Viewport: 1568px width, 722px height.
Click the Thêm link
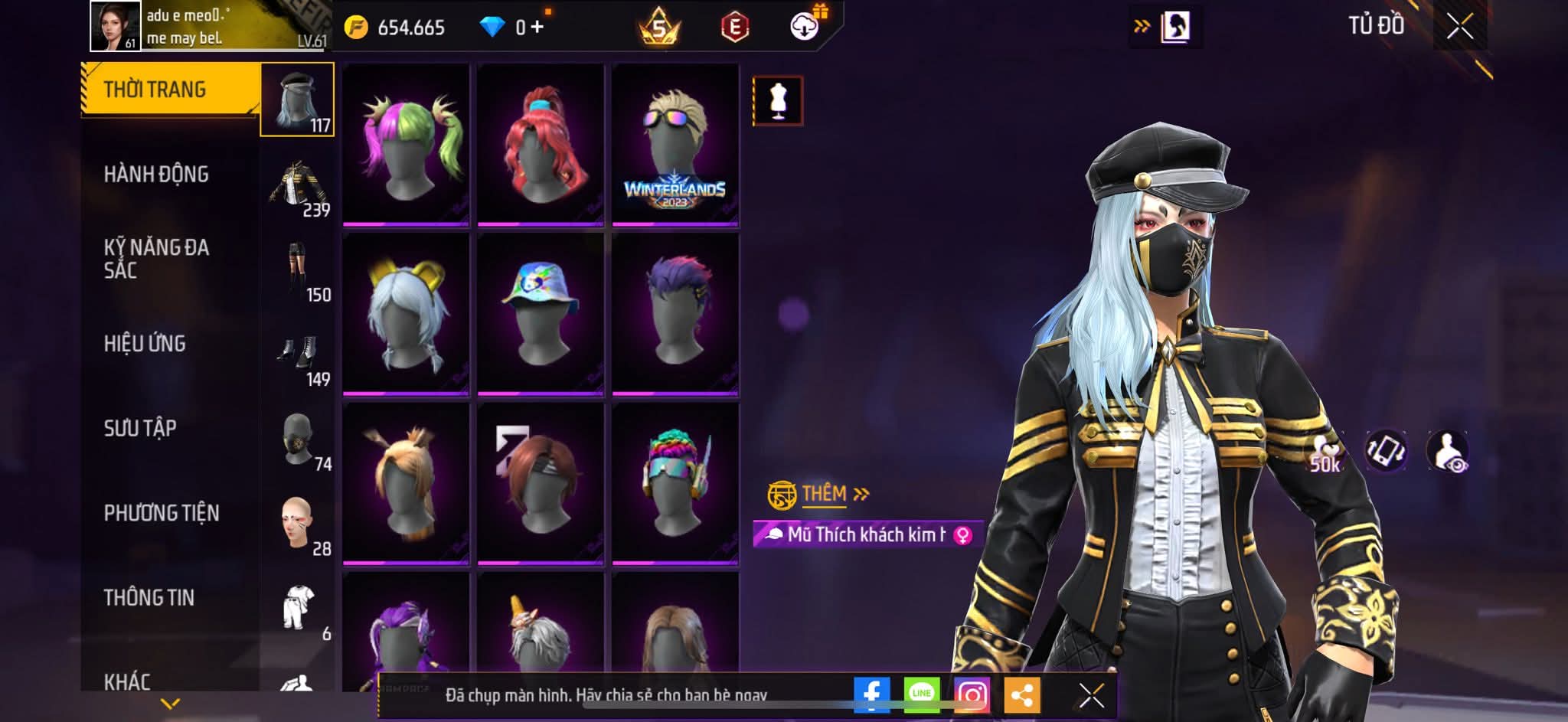point(825,494)
